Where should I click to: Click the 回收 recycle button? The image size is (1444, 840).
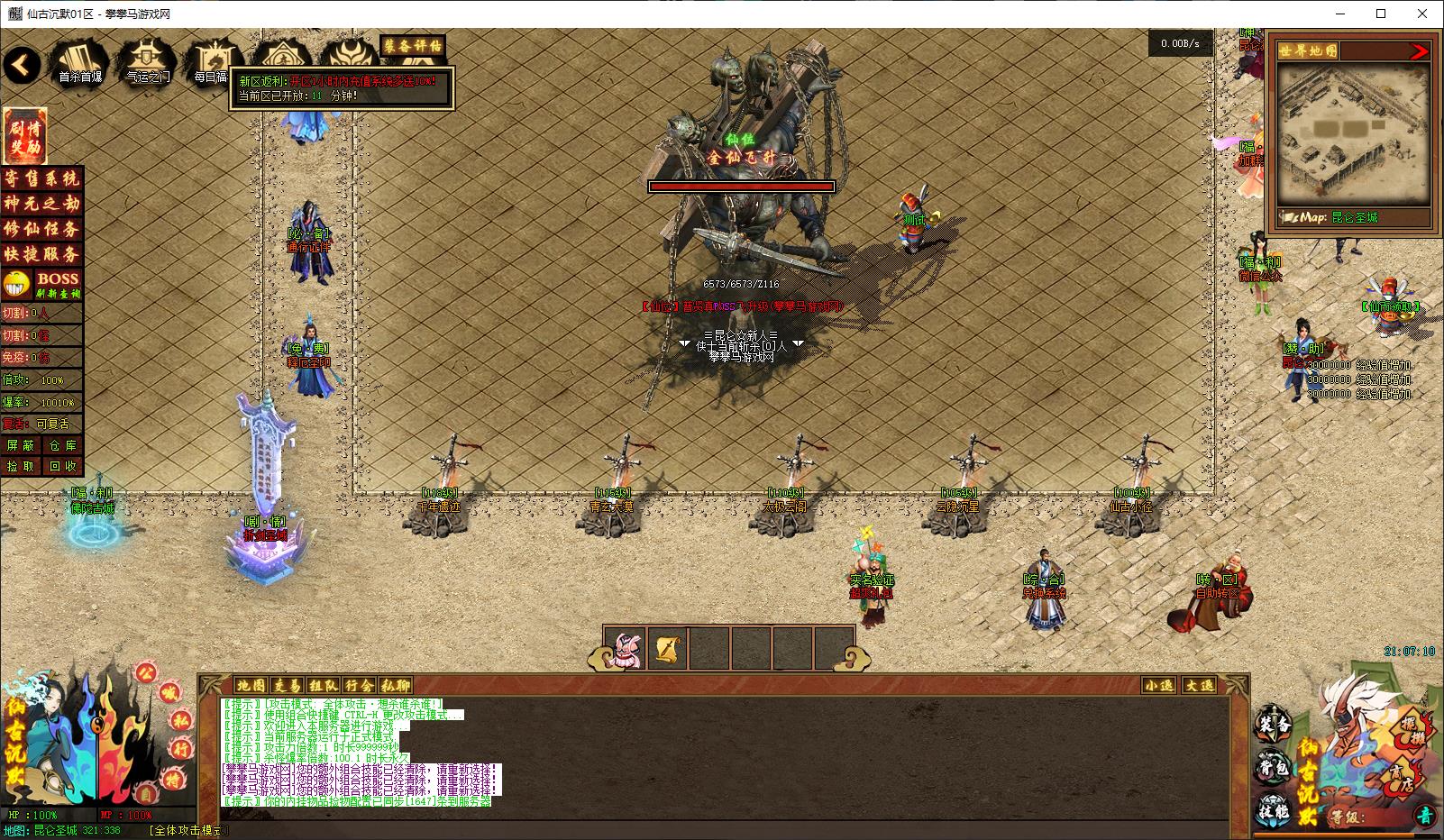(62, 466)
